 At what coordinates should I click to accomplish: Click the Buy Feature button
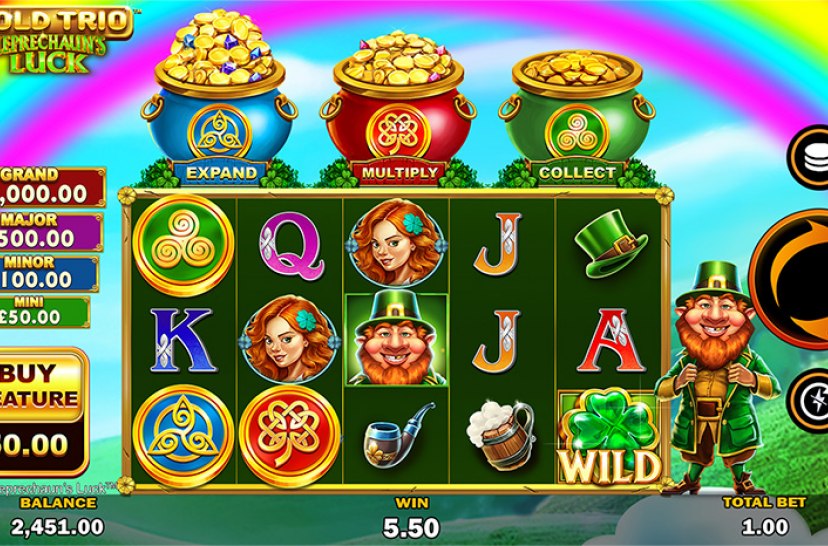[40, 410]
